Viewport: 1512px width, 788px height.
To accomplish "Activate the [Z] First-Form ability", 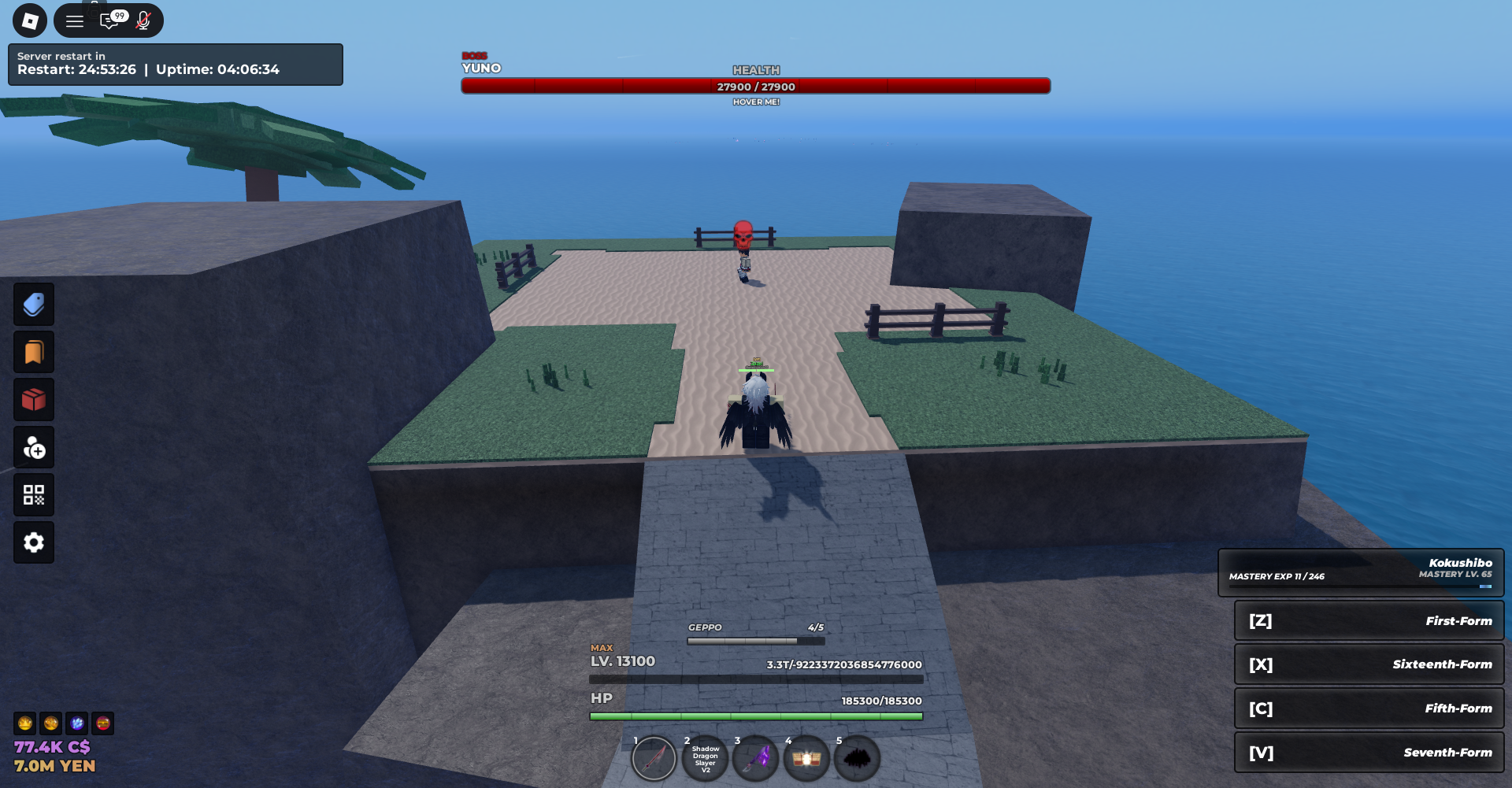I will (x=1369, y=620).
